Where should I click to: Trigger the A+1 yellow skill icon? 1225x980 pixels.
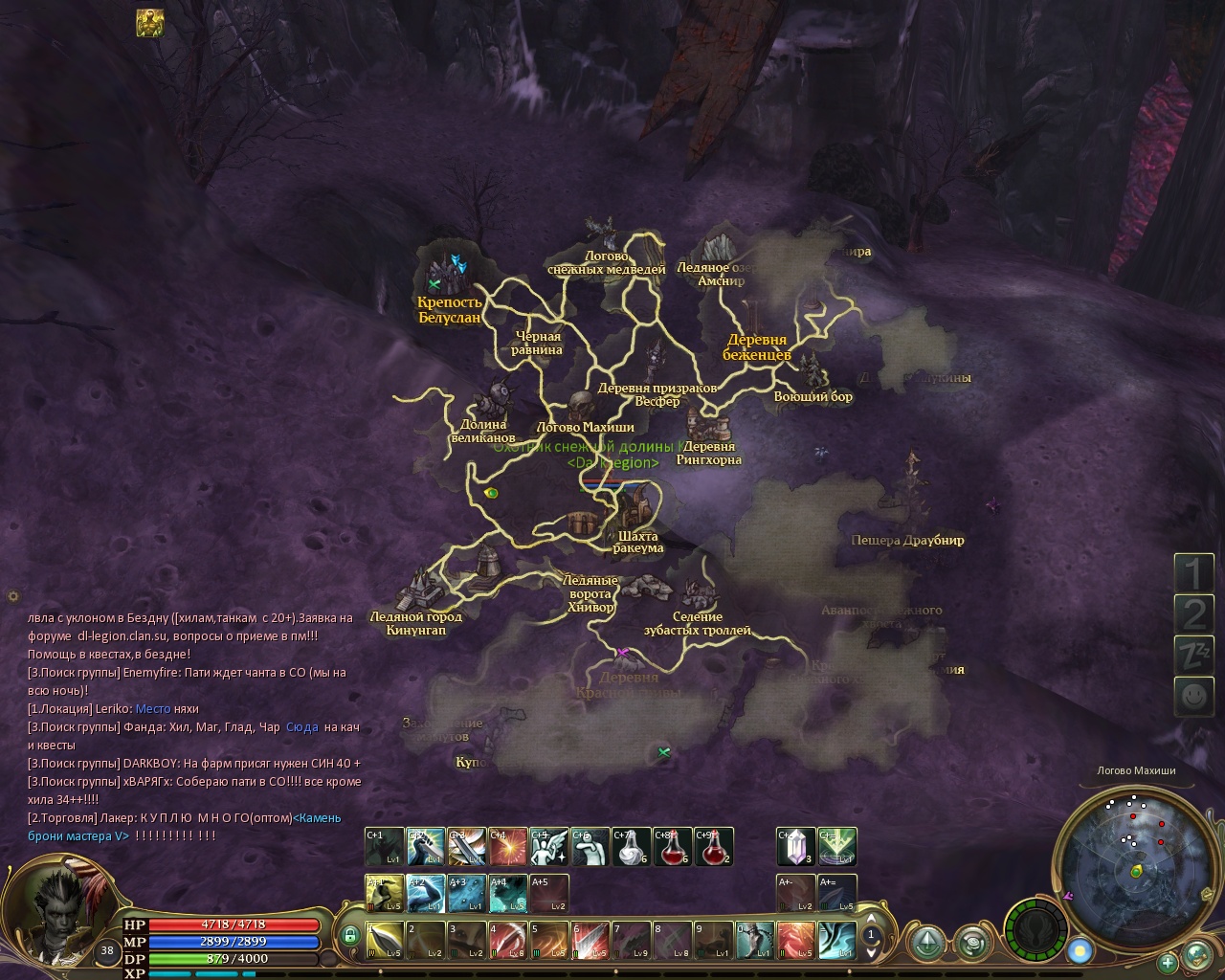(385, 893)
